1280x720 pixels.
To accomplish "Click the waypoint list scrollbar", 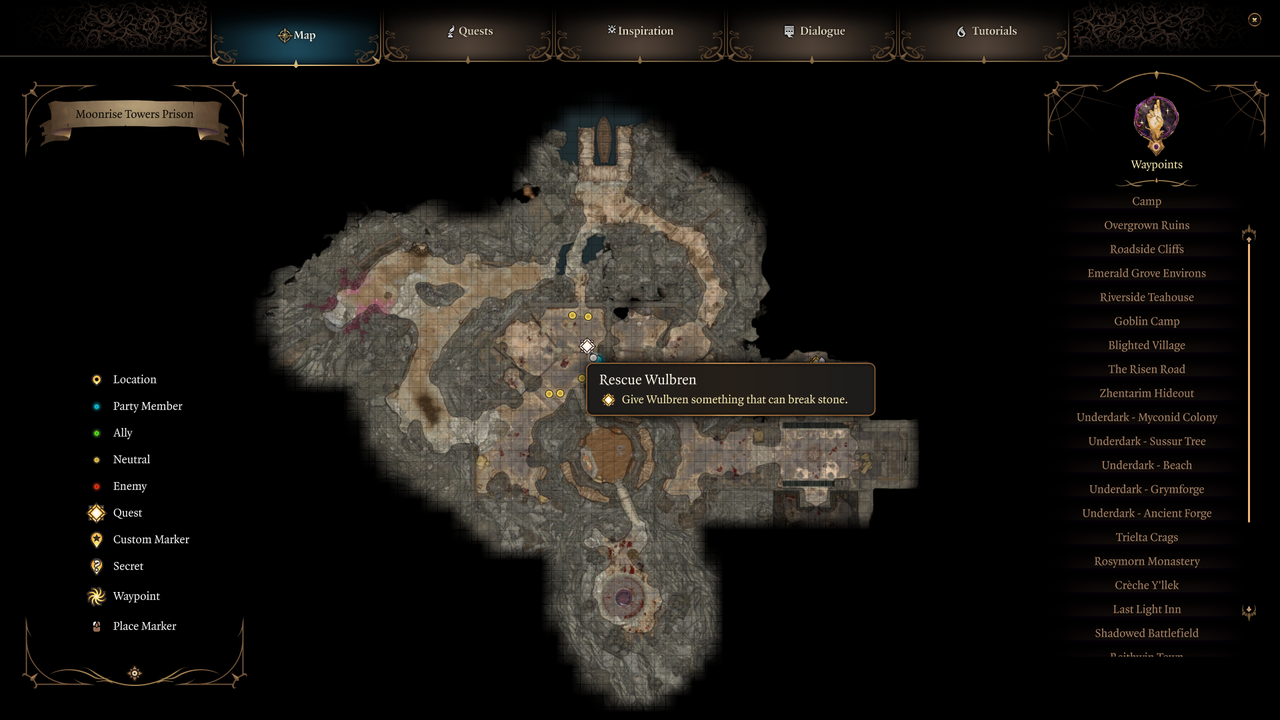I will click(x=1249, y=380).
